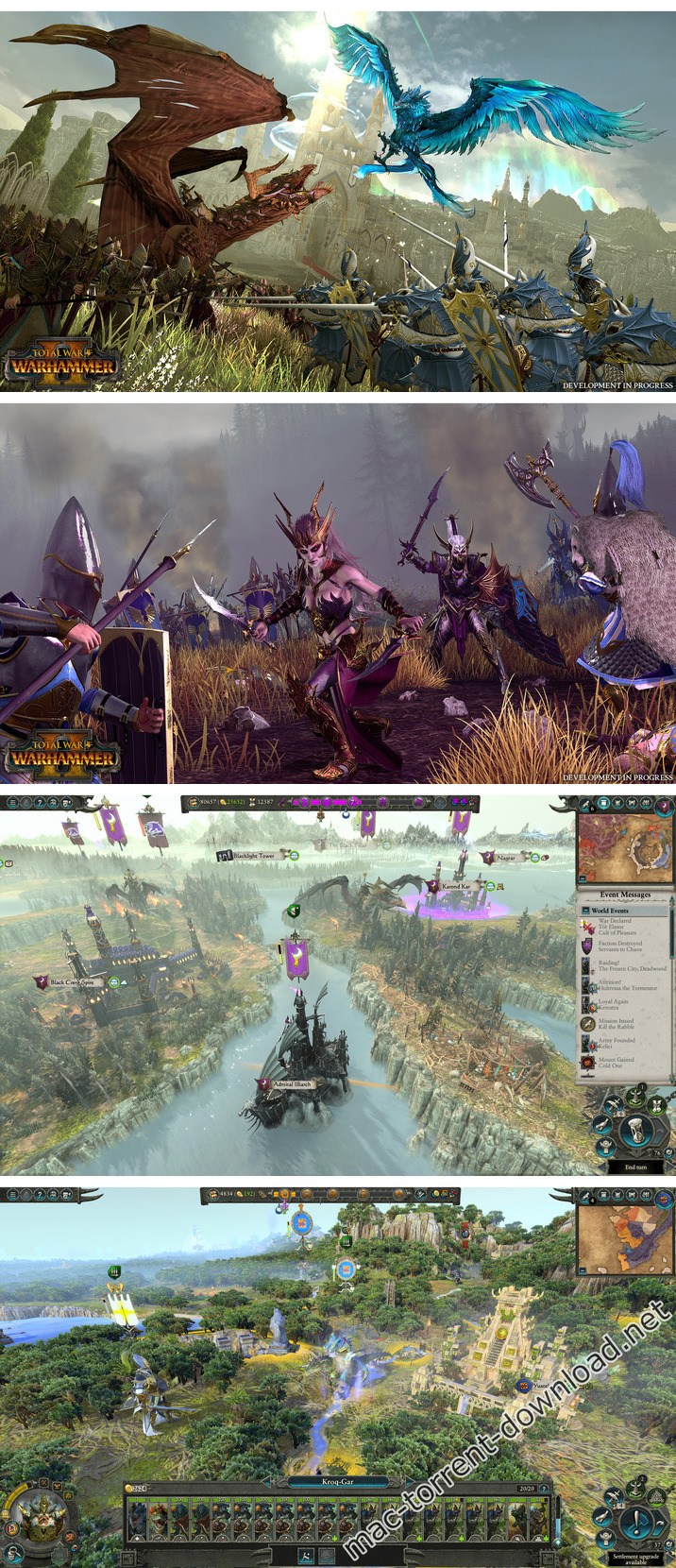Open the 'Raiding! The Frozen City' event
Image resolution: width=676 pixels, height=1568 pixels.
point(625,966)
